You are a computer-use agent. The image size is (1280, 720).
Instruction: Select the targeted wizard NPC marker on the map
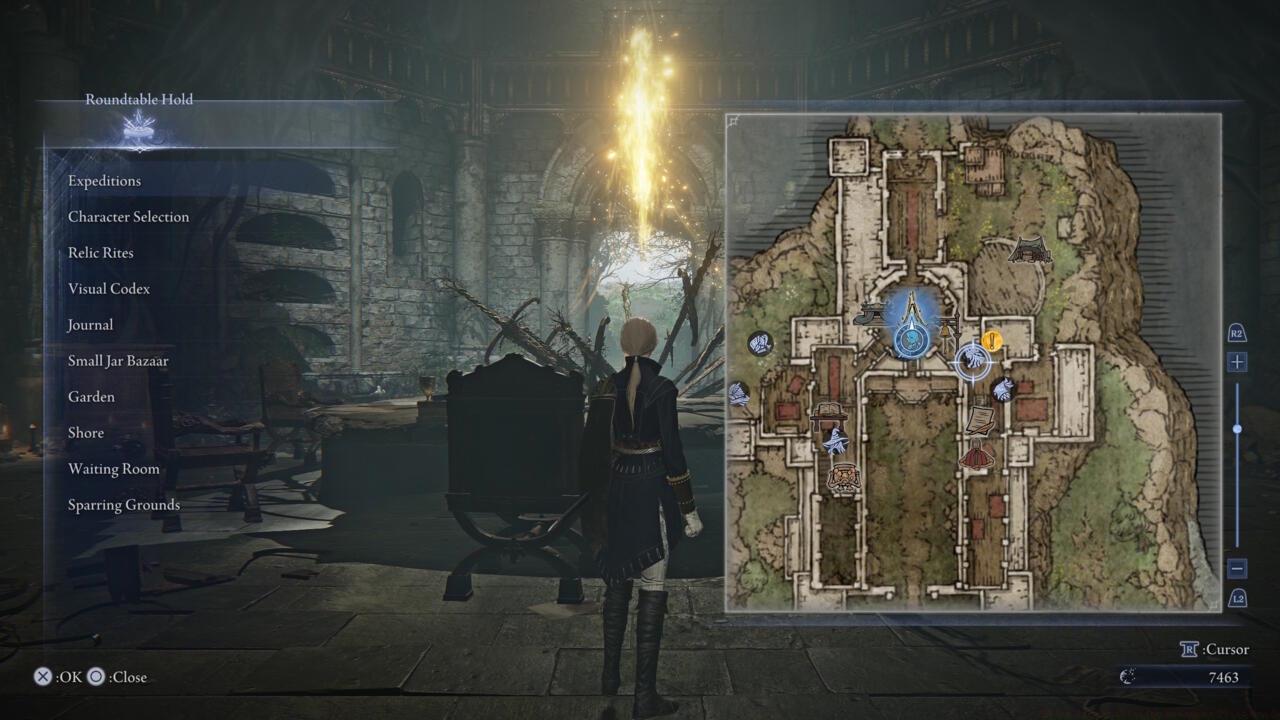973,362
